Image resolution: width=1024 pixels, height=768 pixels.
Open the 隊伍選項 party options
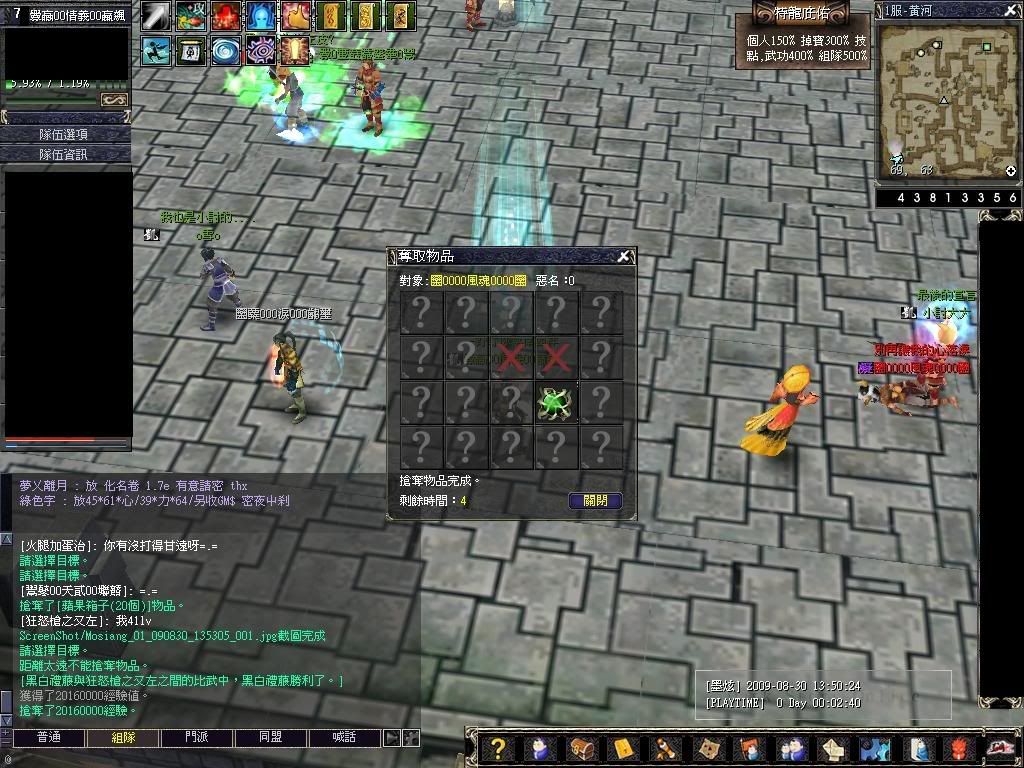pos(65,134)
